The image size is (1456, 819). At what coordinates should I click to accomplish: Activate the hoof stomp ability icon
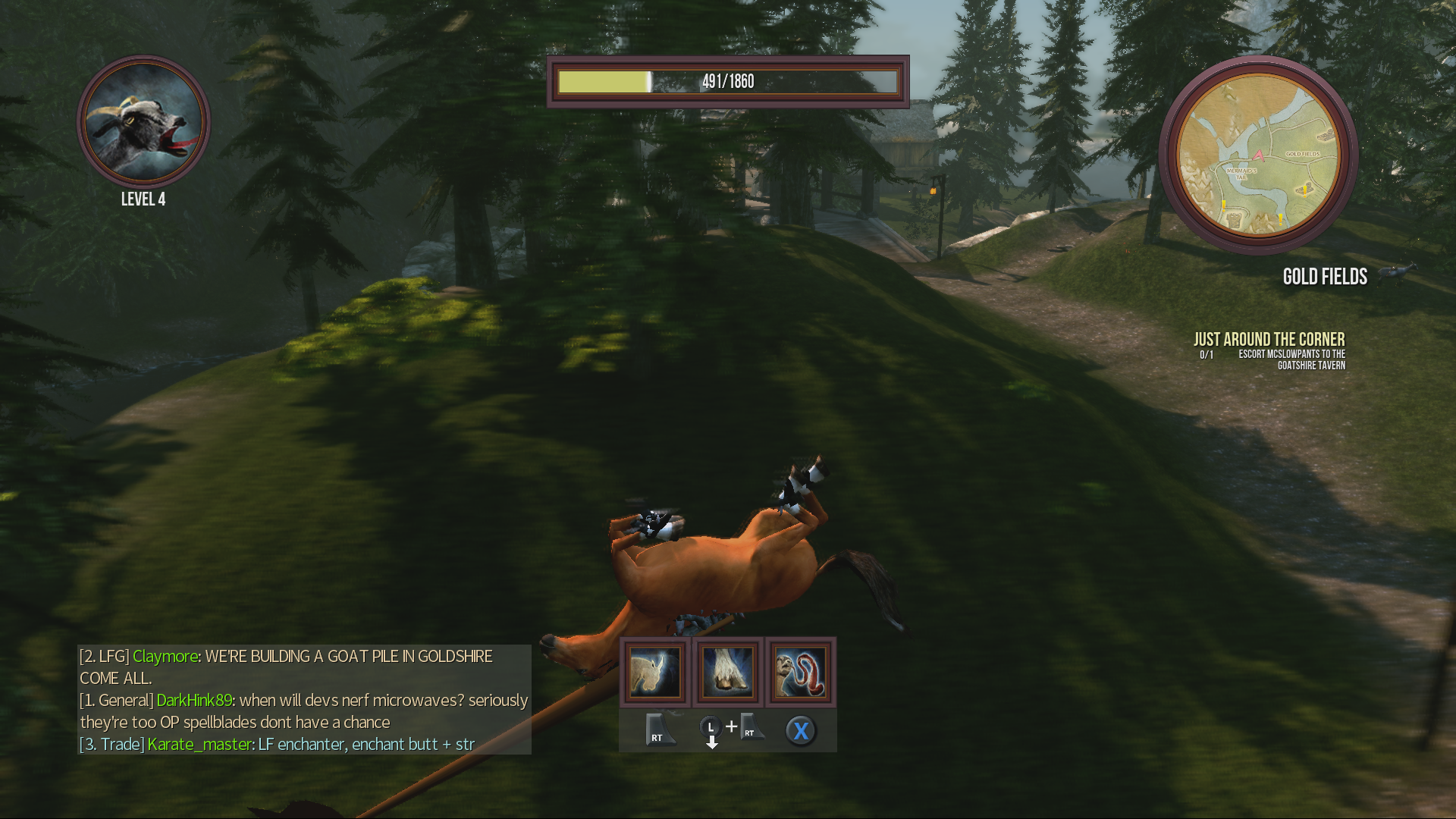729,672
